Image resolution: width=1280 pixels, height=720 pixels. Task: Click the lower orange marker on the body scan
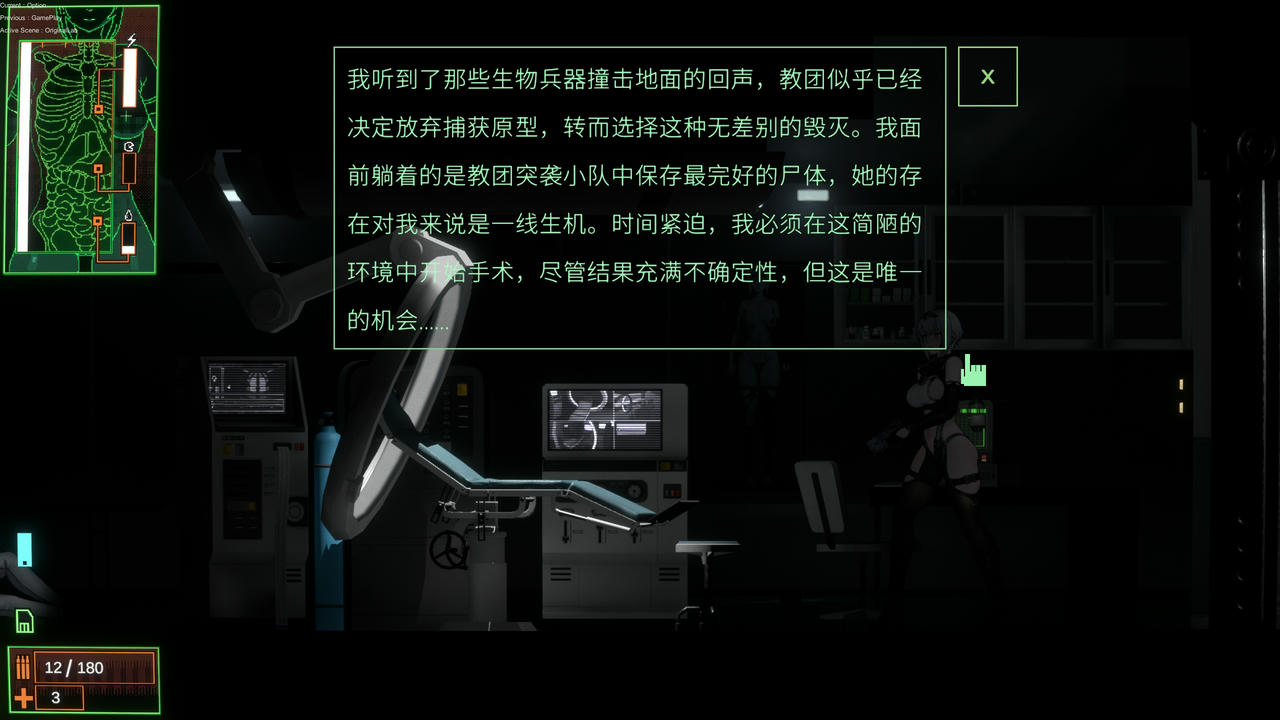[97, 221]
